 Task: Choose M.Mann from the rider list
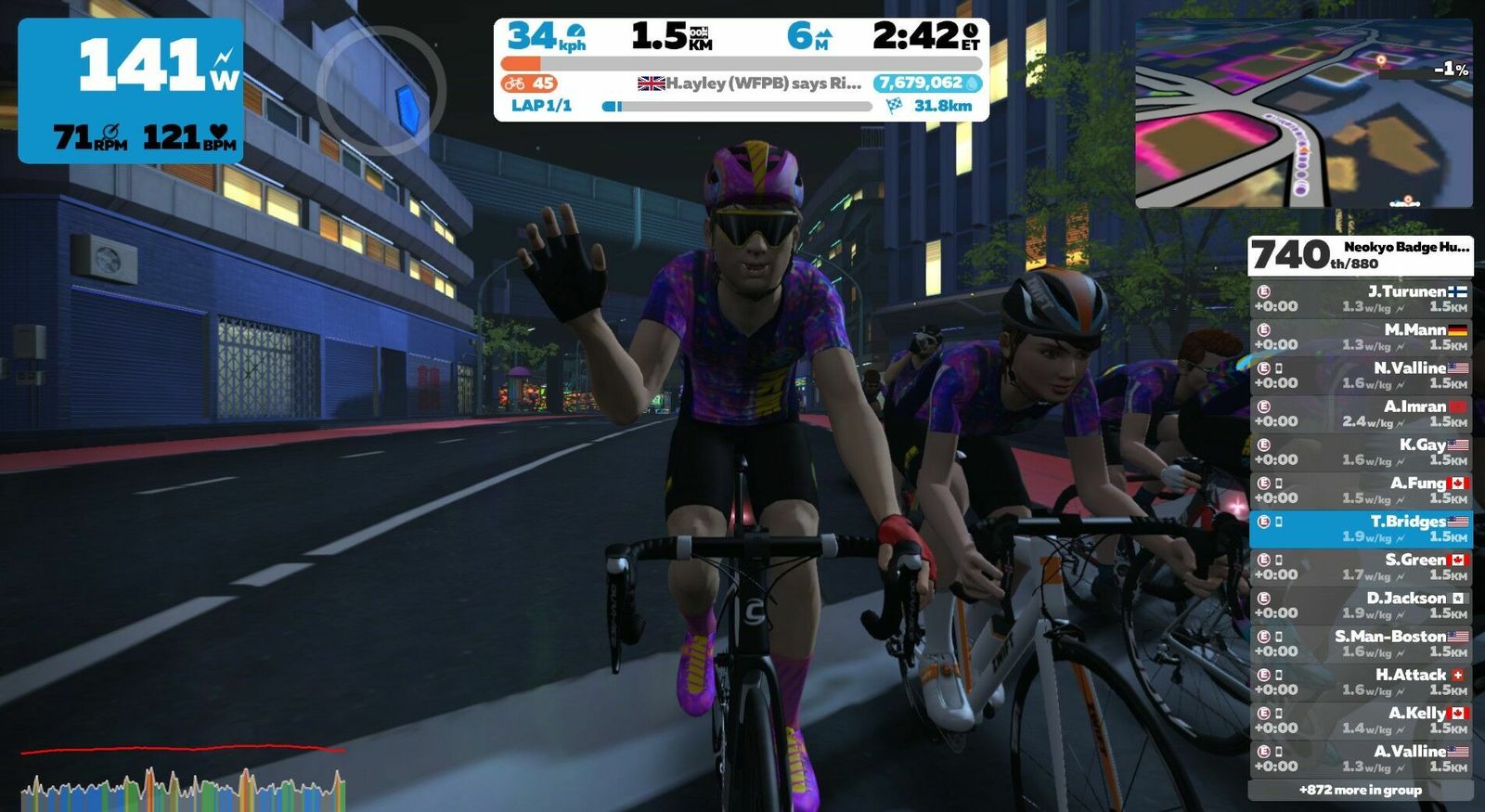pyautogui.click(x=1360, y=337)
